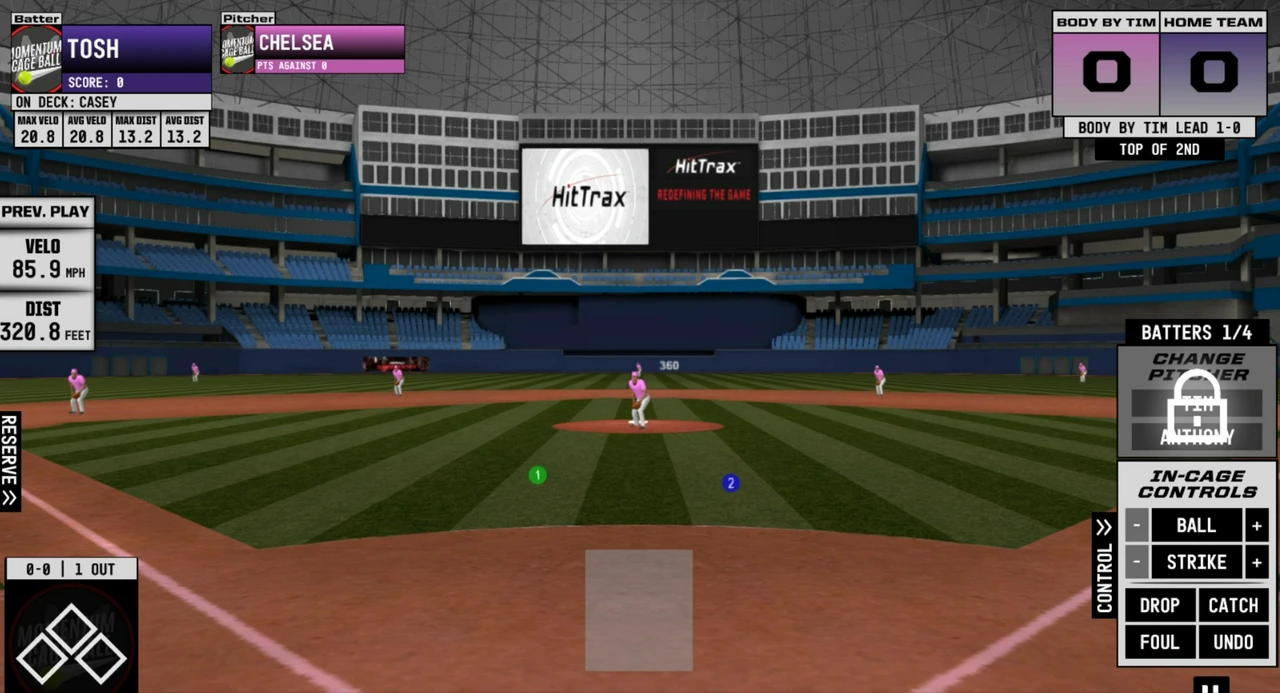Click the BALL label button

click(1196, 525)
